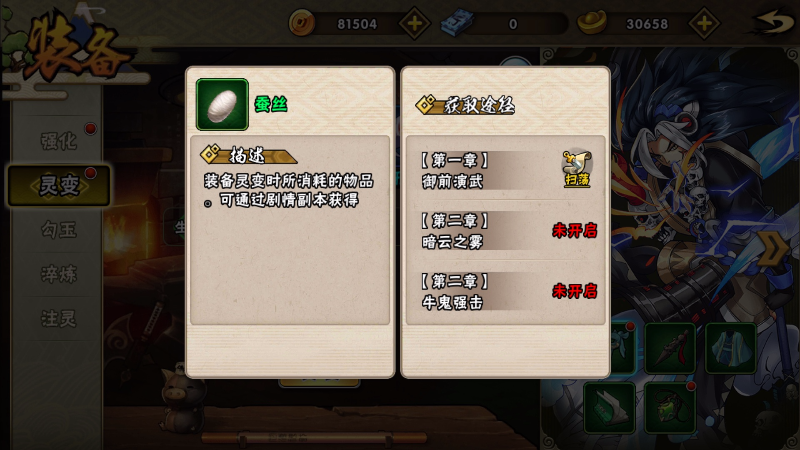Select the green amulet necklace slot
800x450 pixels.
pos(670,407)
